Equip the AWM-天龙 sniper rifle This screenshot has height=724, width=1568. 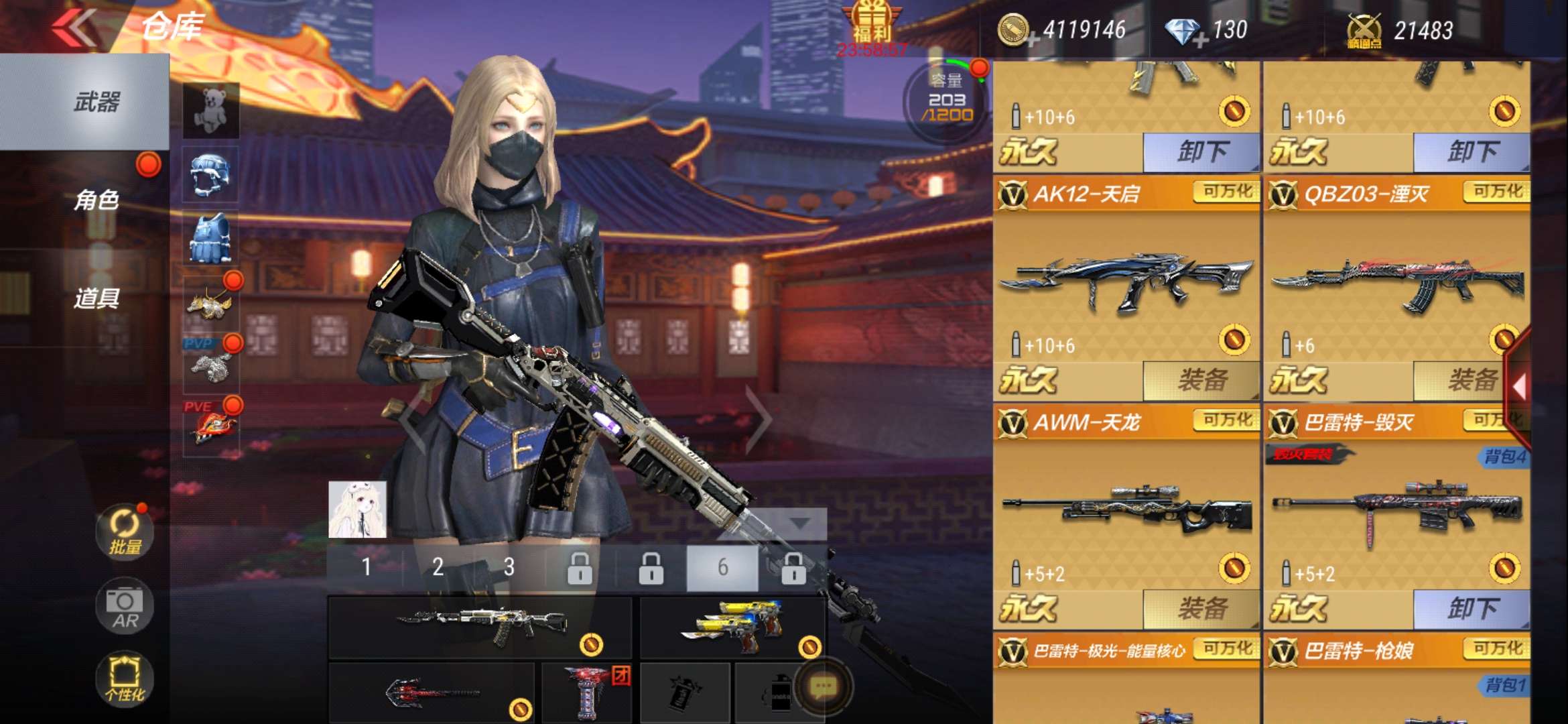click(1201, 609)
